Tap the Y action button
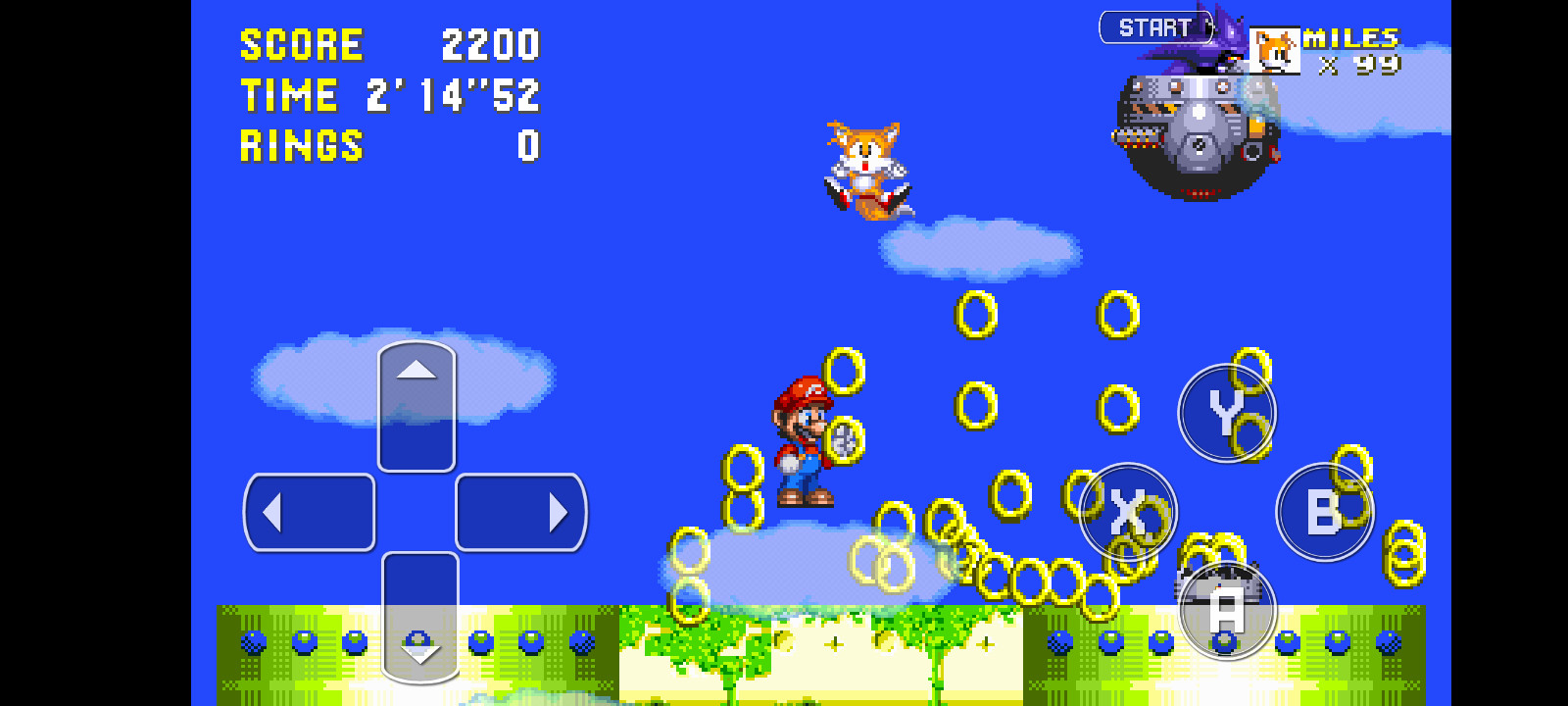Screen dimensions: 1568x706 (x=1225, y=414)
